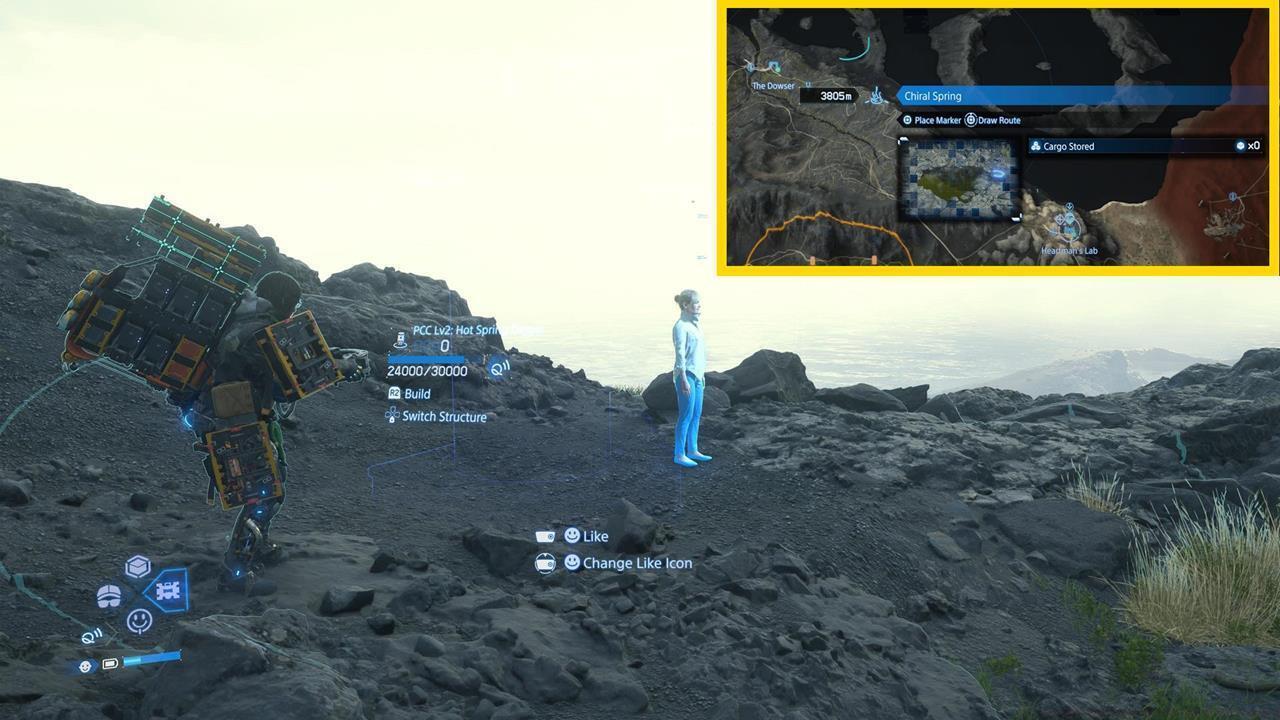Viewport: 1280px width, 720px height.
Task: Select the PCC cube icon in the structure wheel
Action: pyautogui.click(x=138, y=564)
